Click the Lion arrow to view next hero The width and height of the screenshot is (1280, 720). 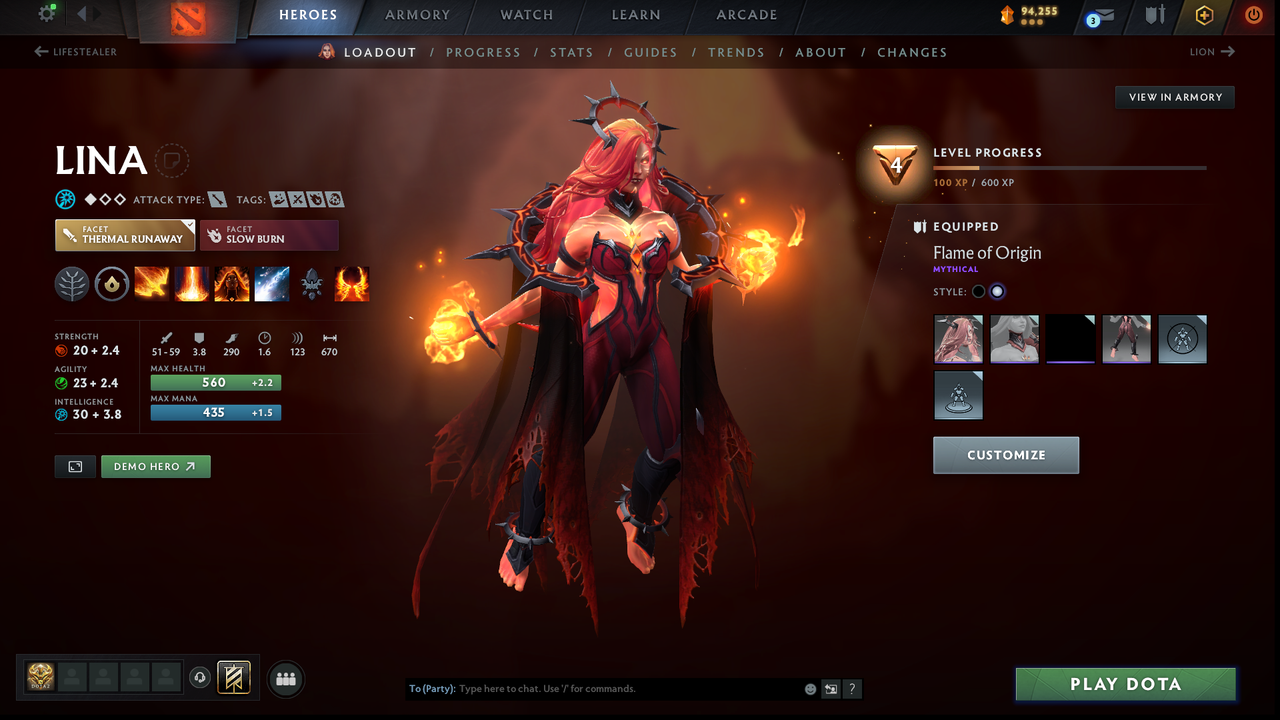click(1229, 51)
